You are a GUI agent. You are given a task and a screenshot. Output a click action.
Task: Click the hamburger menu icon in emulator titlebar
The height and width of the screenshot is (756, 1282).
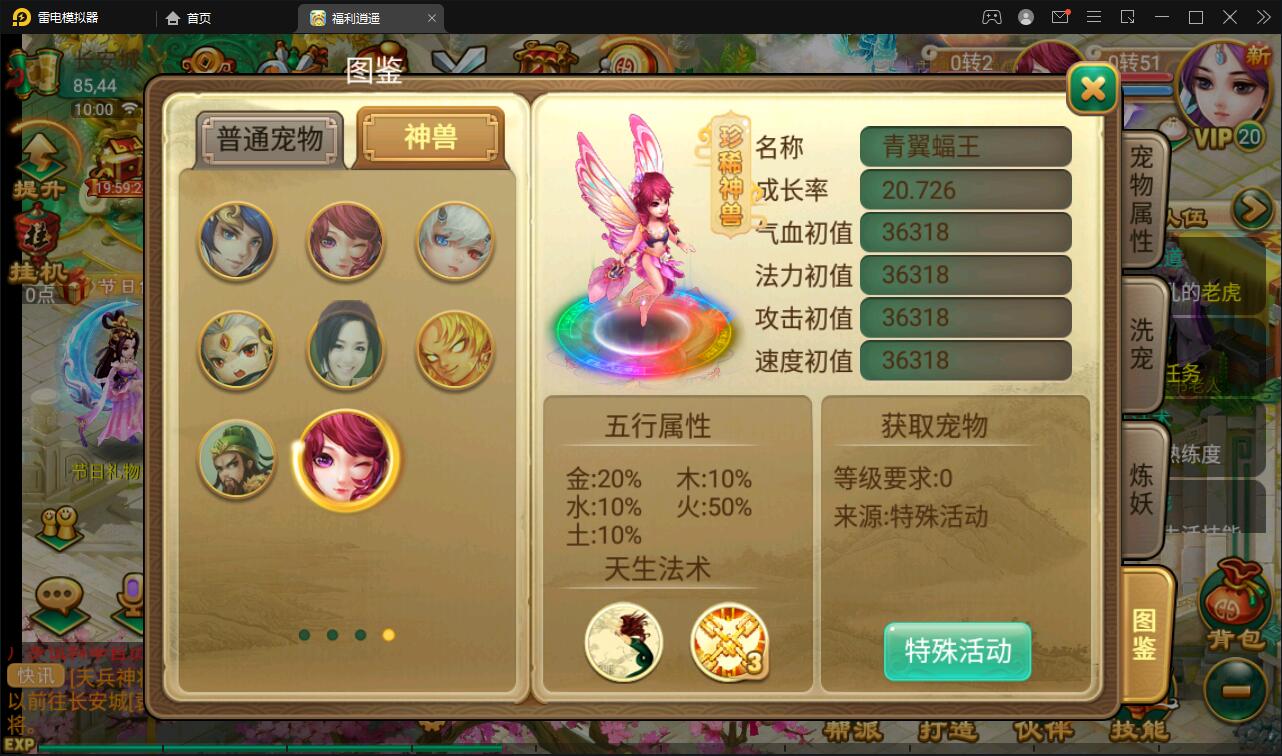(x=1094, y=17)
